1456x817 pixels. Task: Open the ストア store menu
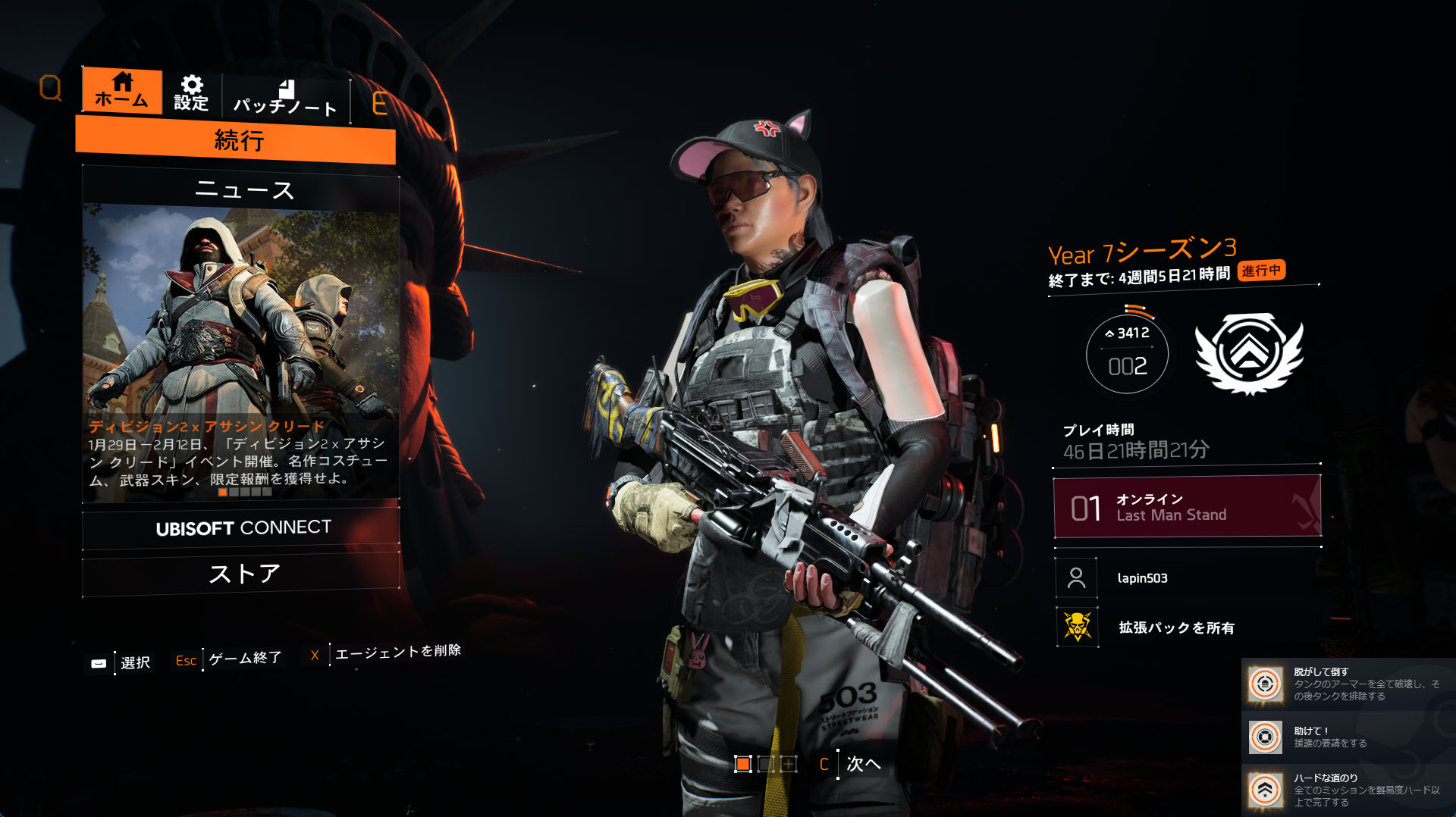(x=242, y=574)
